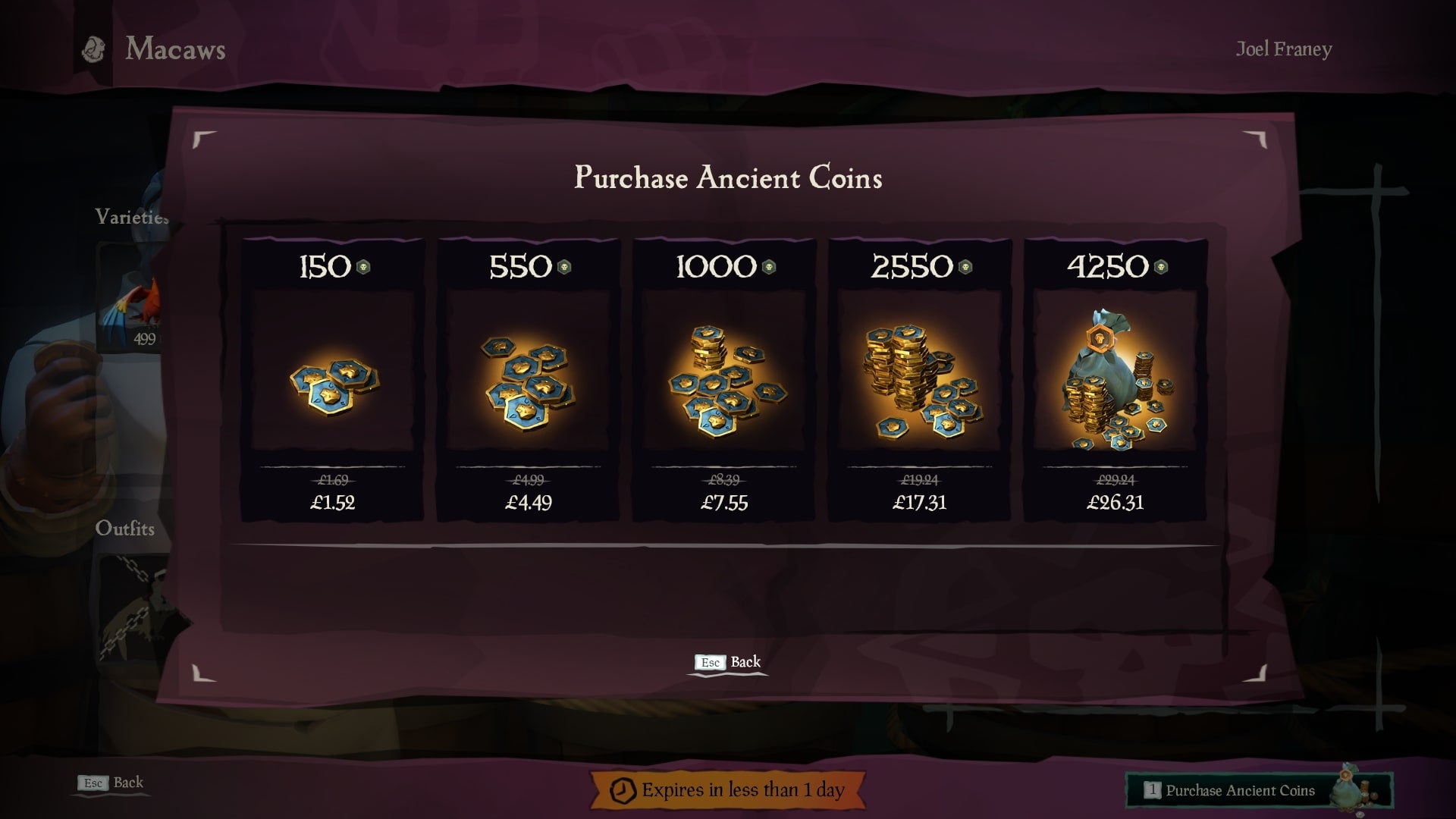
Task: Pick the 2550 Ancient Coins bundle
Action: (919, 381)
